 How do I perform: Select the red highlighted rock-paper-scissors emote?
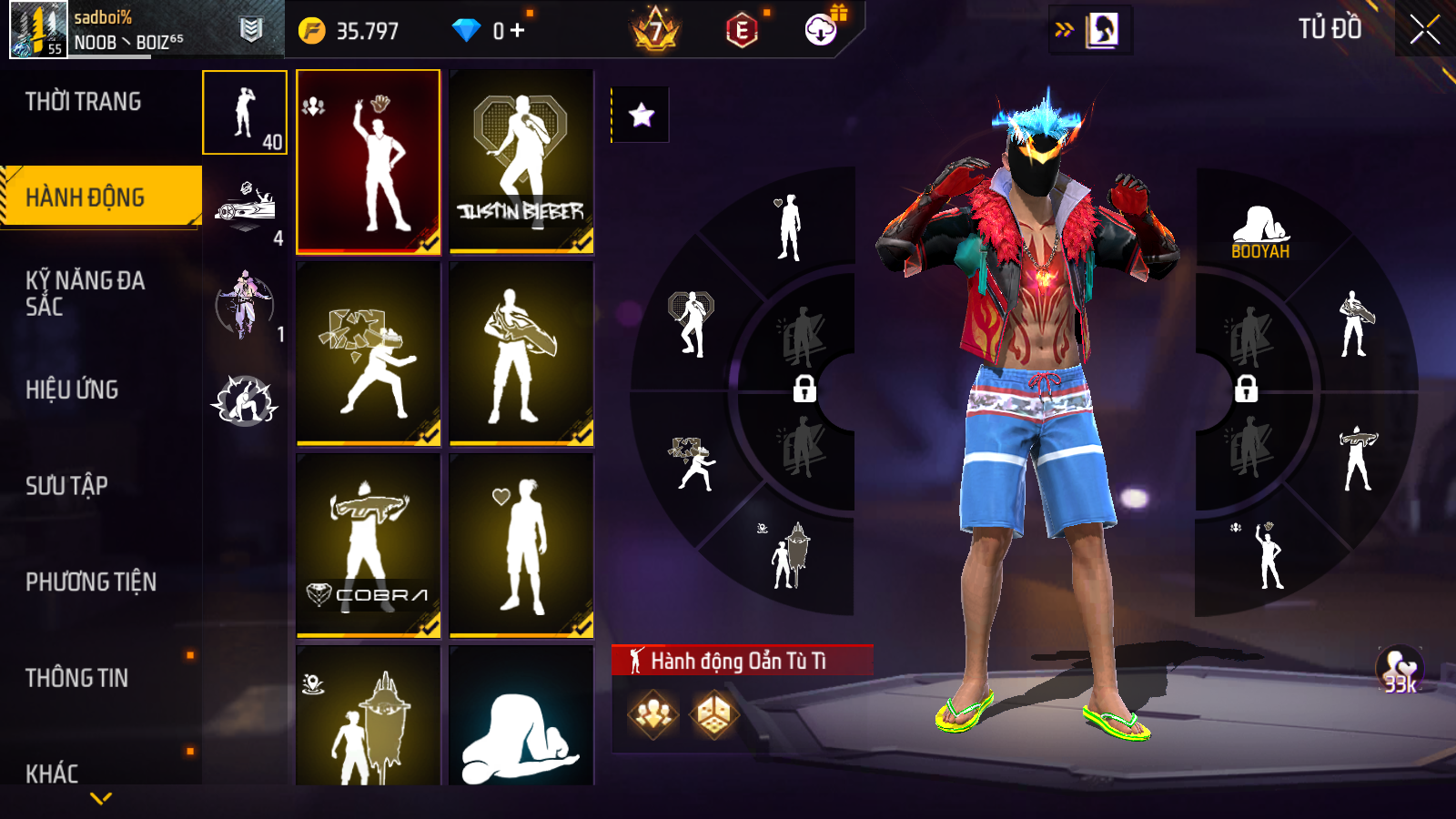(x=369, y=161)
